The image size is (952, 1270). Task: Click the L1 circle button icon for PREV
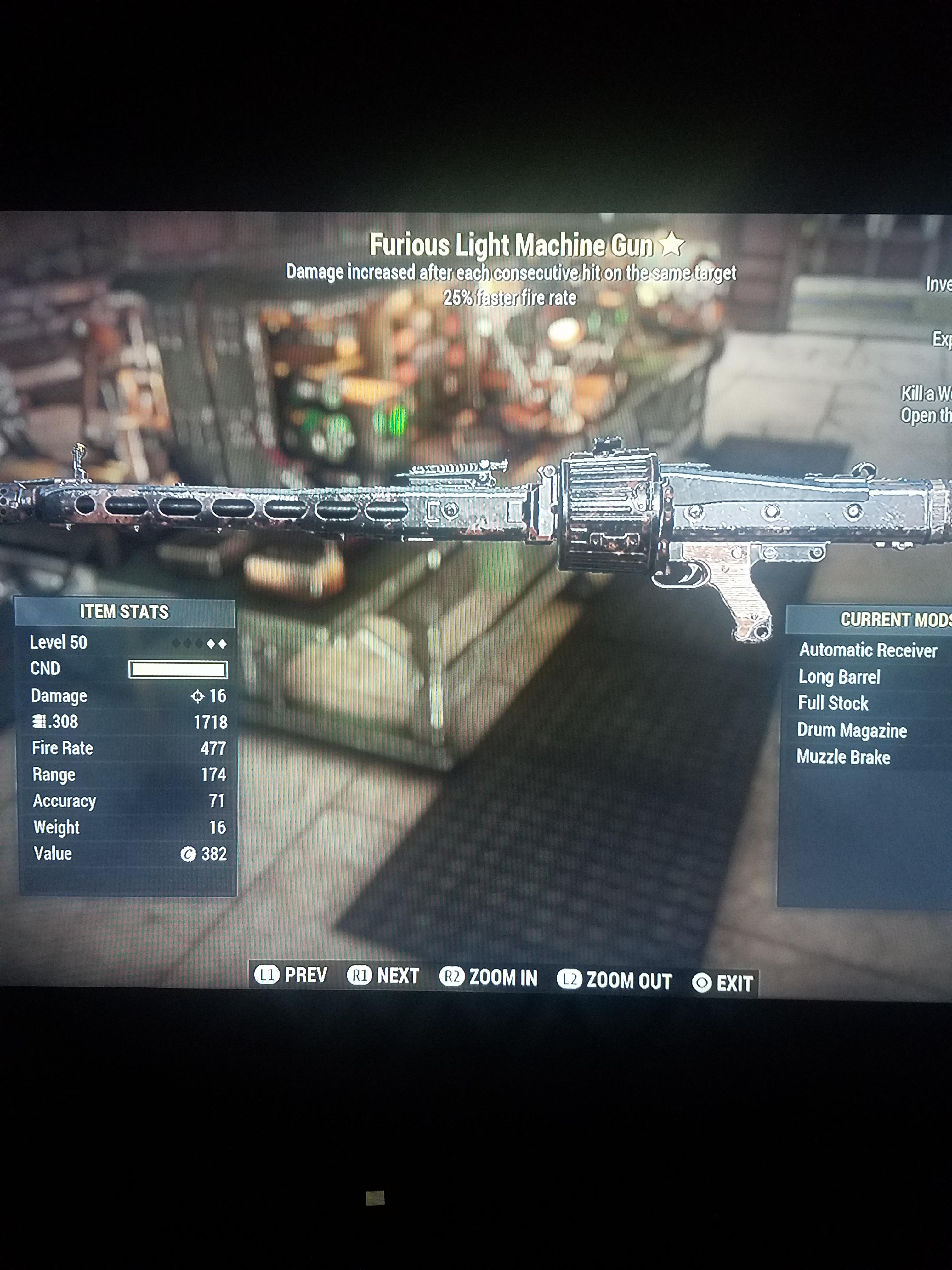click(267, 974)
